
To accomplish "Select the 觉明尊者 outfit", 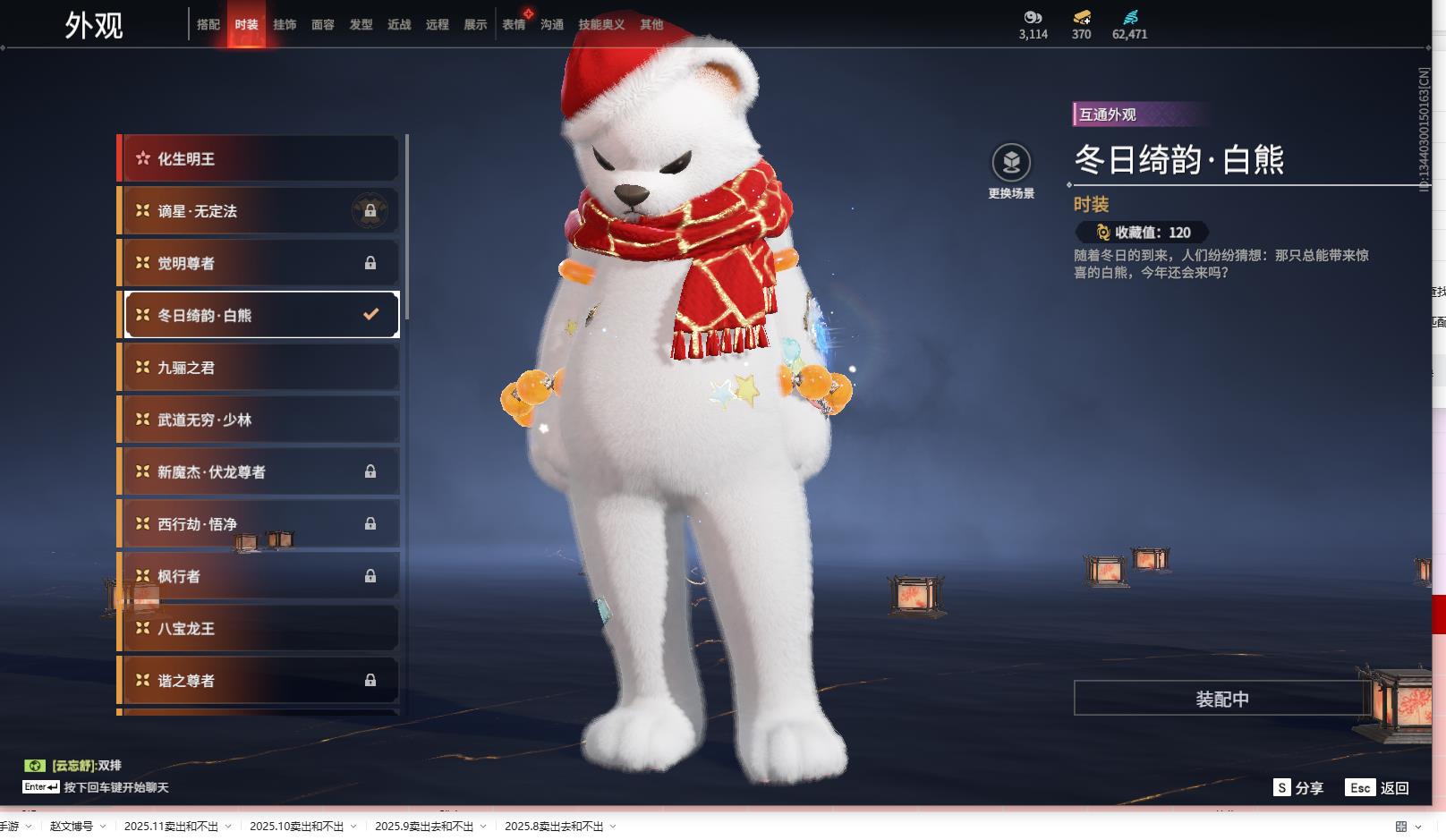I will pyautogui.click(x=259, y=263).
